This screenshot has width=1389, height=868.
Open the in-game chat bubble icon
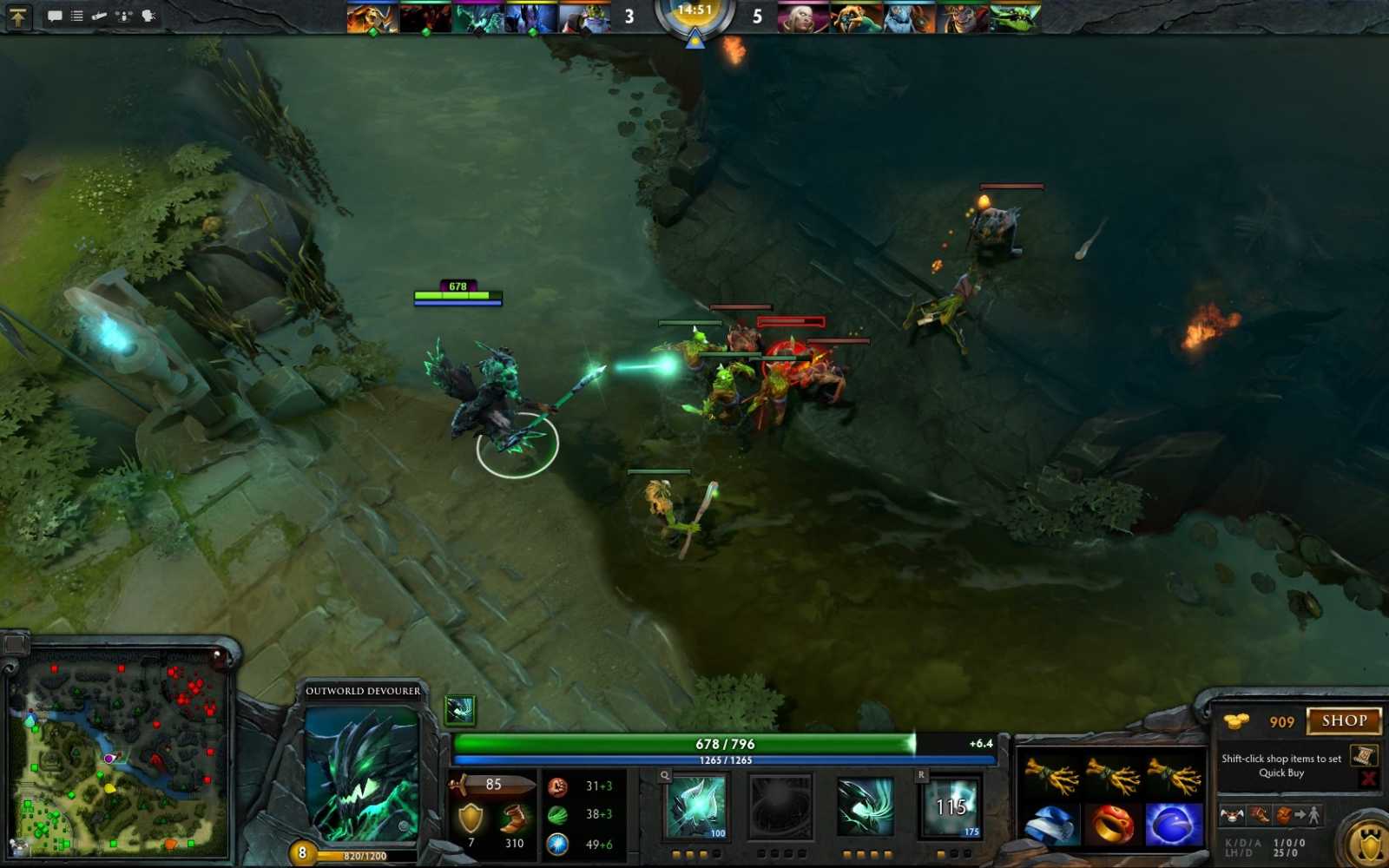pos(55,16)
